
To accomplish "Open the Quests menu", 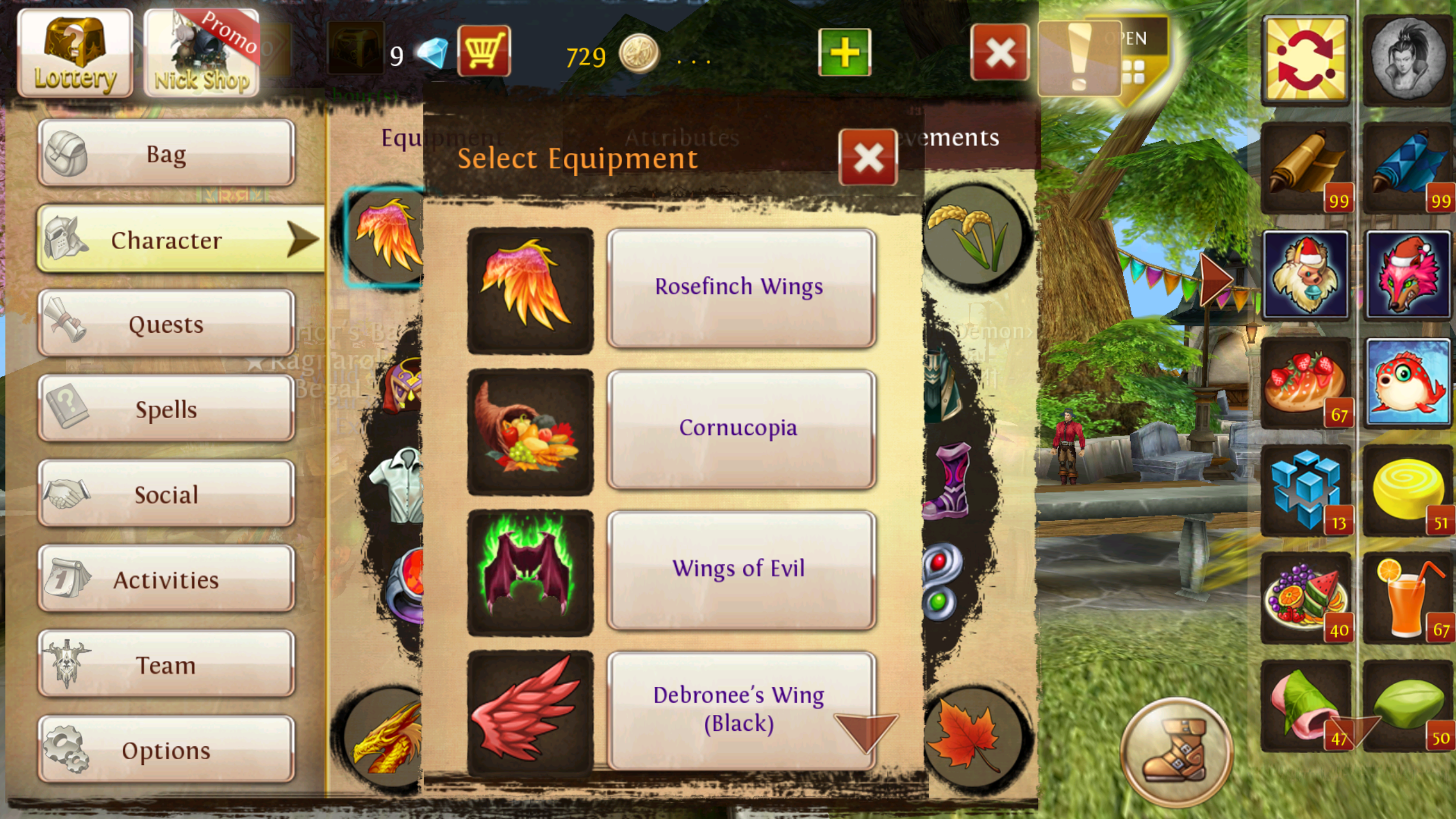I will [x=166, y=324].
